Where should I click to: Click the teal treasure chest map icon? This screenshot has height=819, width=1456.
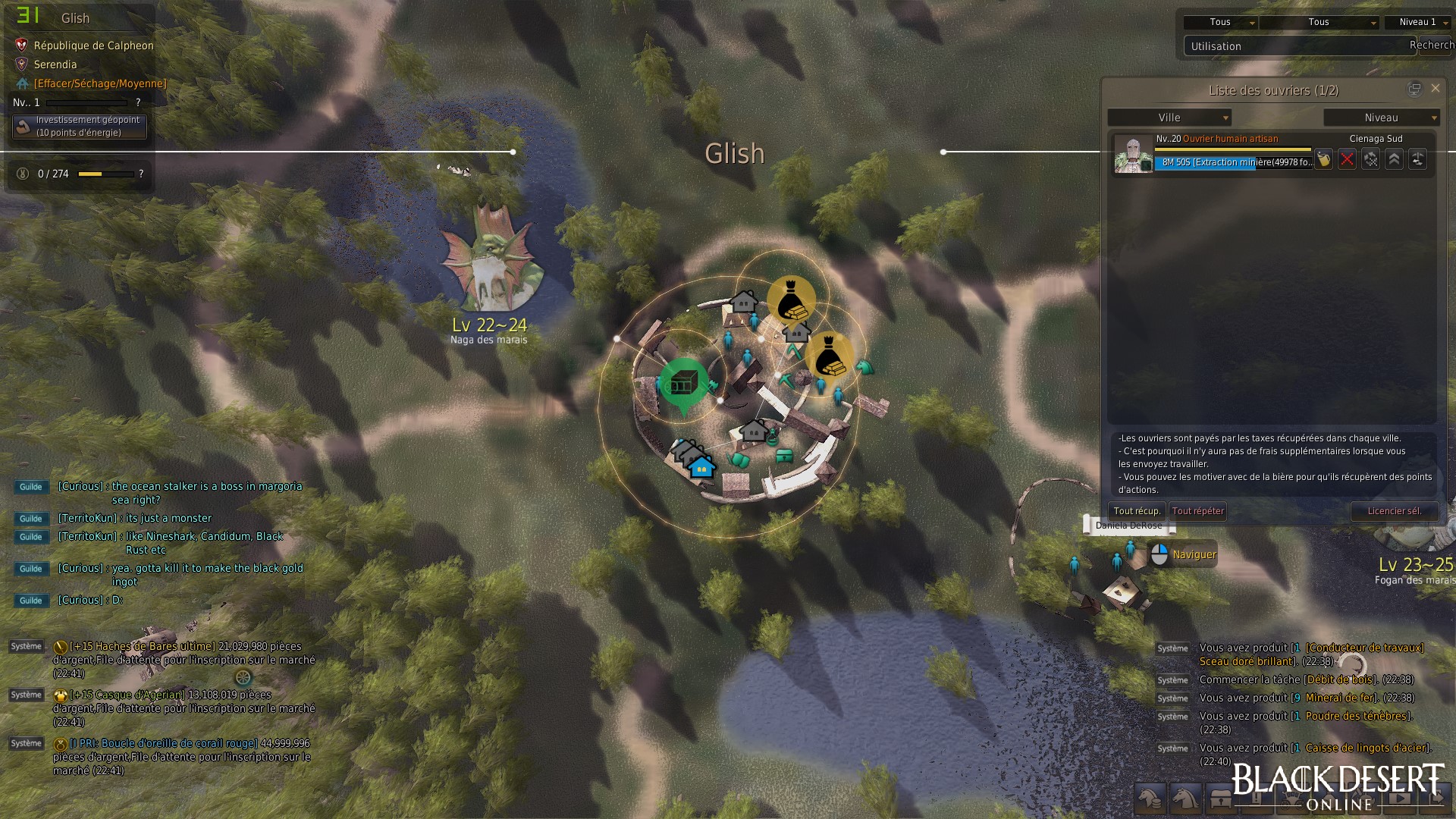(785, 456)
